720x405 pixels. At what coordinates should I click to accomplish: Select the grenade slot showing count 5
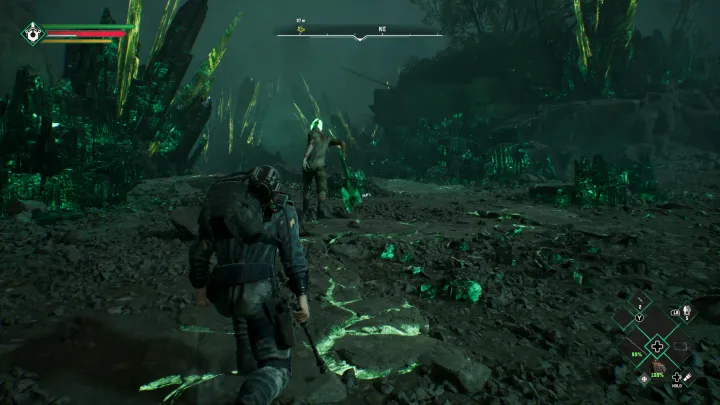[686, 314]
